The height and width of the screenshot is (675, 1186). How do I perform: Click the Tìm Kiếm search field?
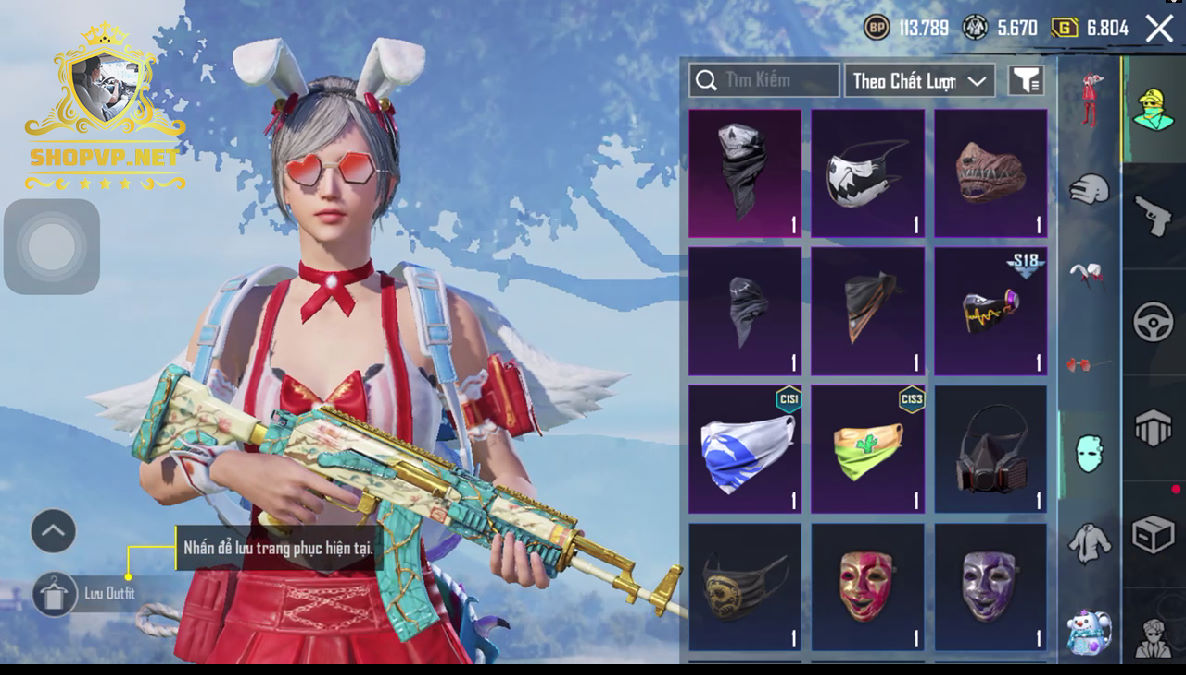[764, 80]
